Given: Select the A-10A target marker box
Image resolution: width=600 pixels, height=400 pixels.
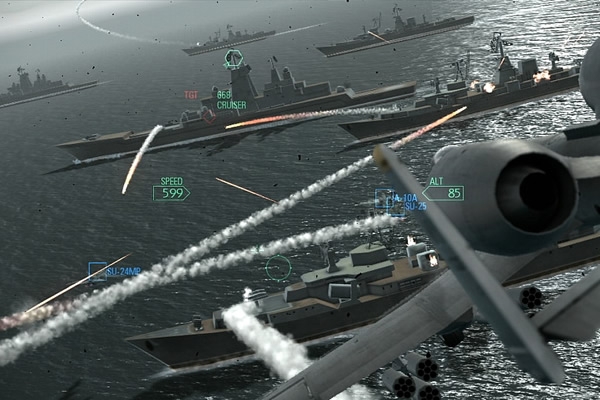Looking at the screenshot, I should (384, 199).
